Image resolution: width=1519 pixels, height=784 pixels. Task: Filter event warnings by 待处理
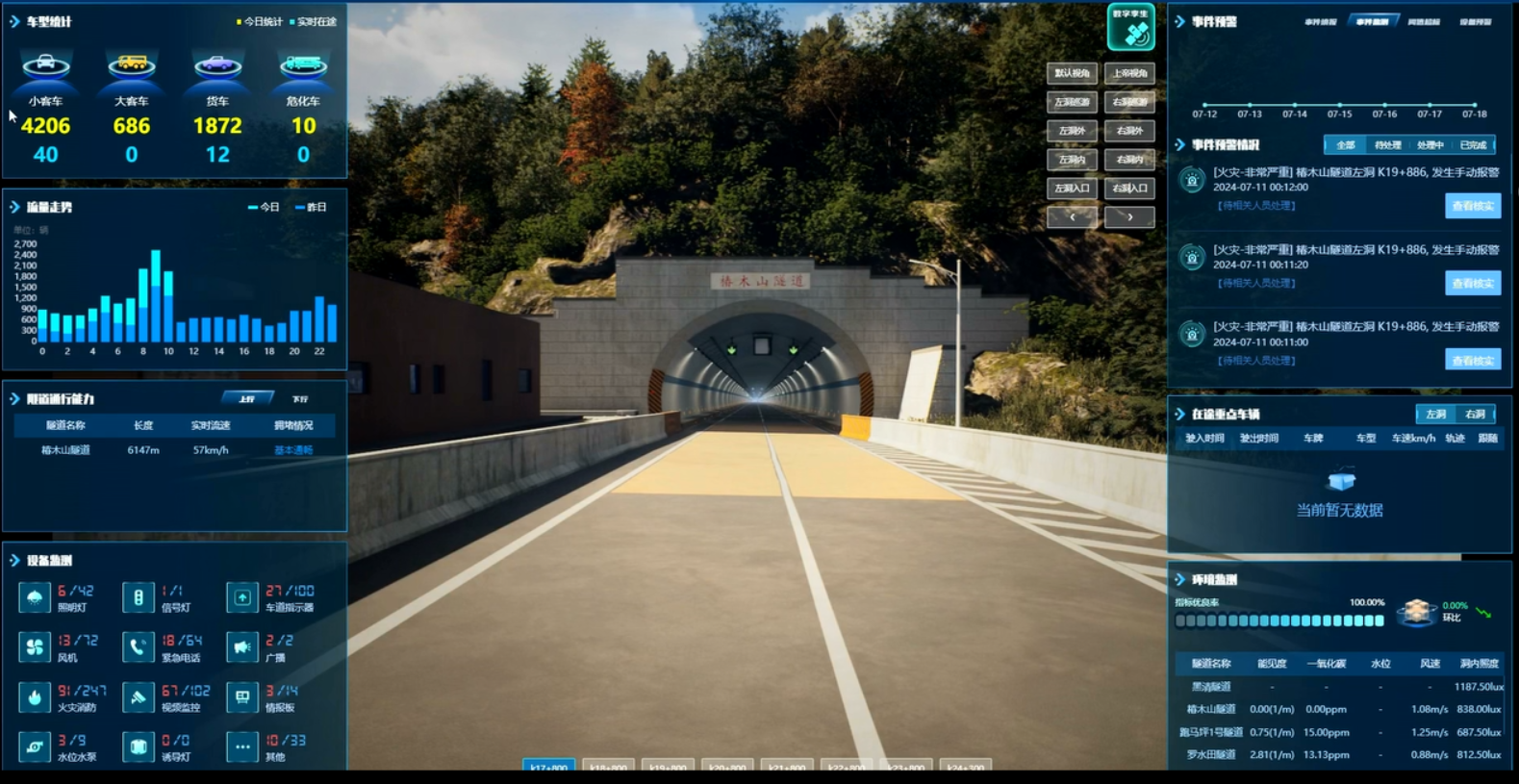tap(1387, 145)
